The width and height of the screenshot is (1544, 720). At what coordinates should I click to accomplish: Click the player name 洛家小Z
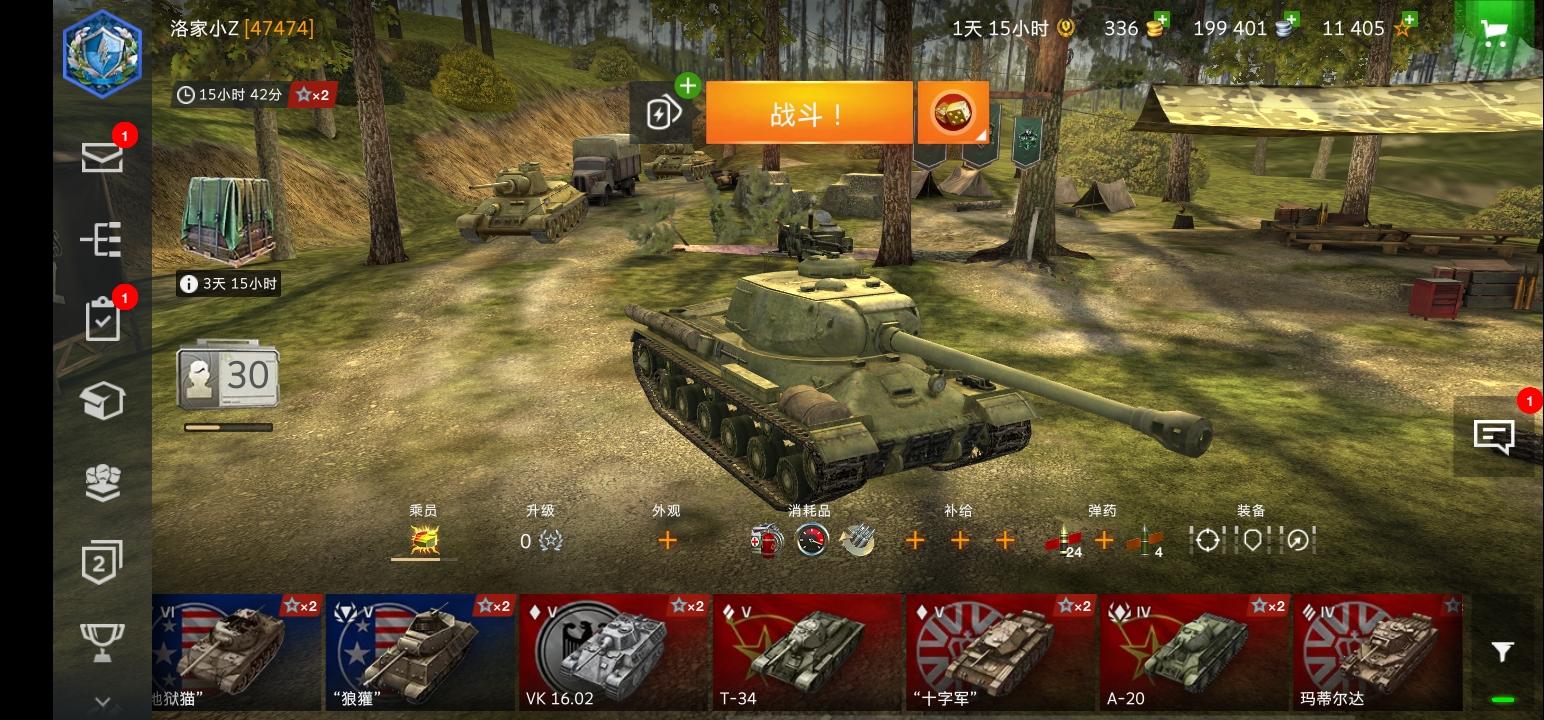click(x=205, y=28)
